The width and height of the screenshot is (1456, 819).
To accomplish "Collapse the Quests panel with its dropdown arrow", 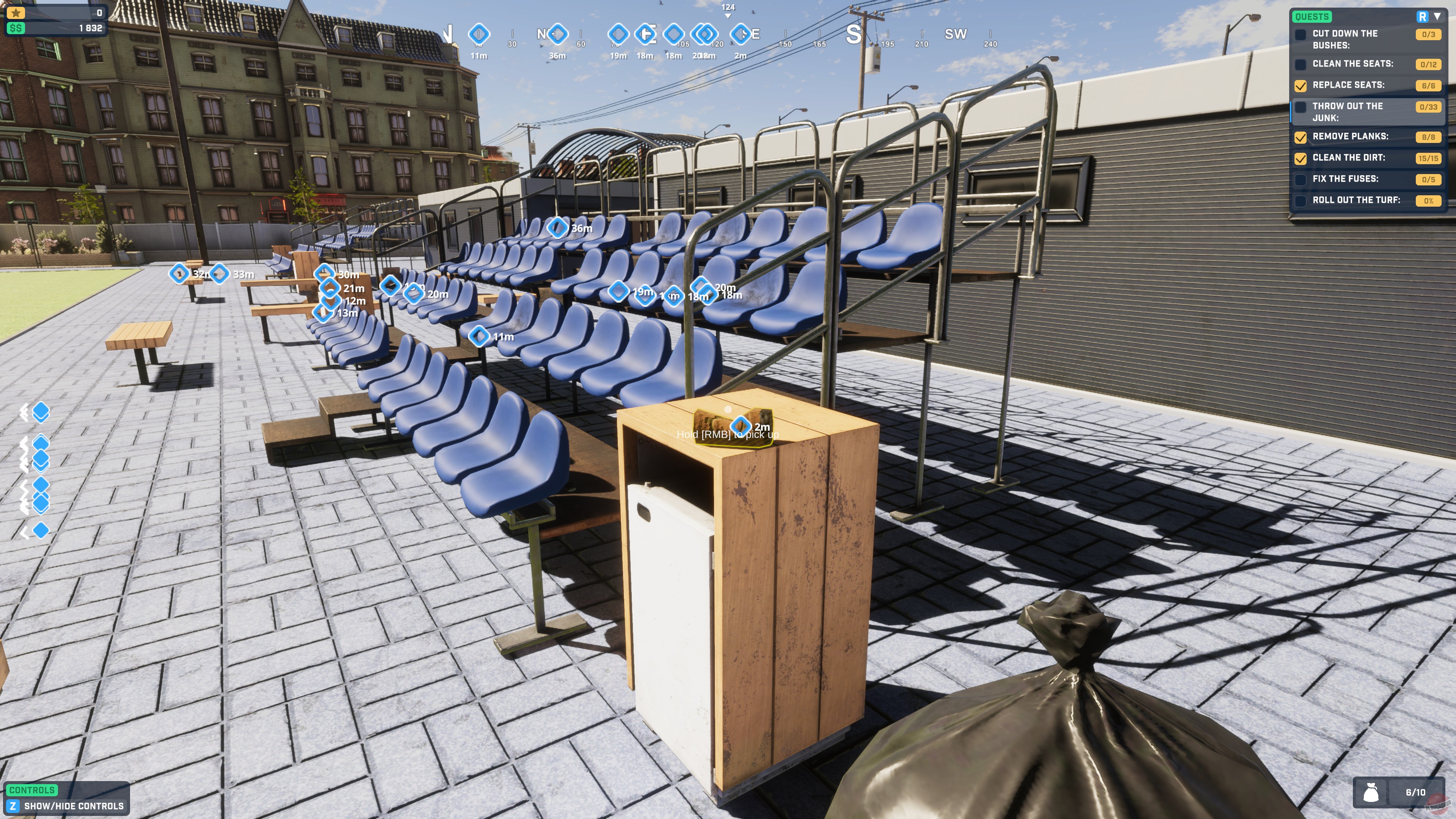I will click(1437, 16).
